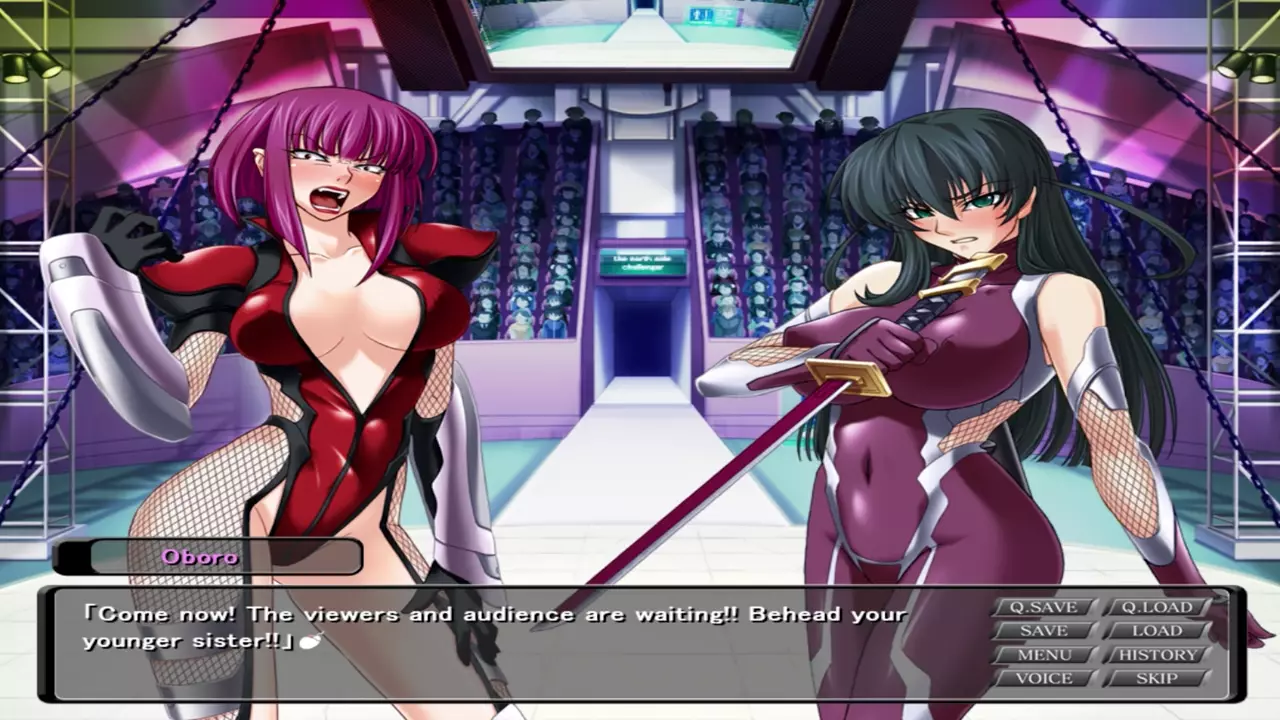This screenshot has height=720, width=1280.
Task: Open the MENU button
Action: pyautogui.click(x=1044, y=655)
